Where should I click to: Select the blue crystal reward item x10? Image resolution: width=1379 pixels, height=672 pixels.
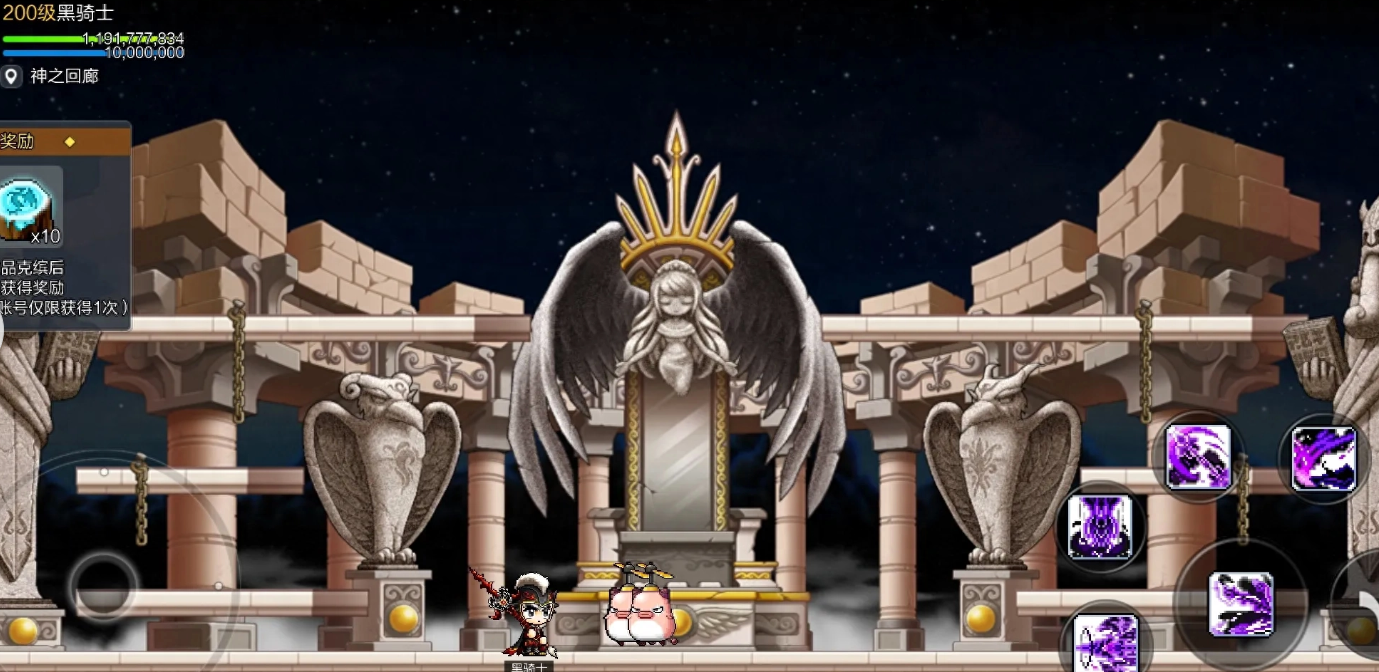pos(30,206)
